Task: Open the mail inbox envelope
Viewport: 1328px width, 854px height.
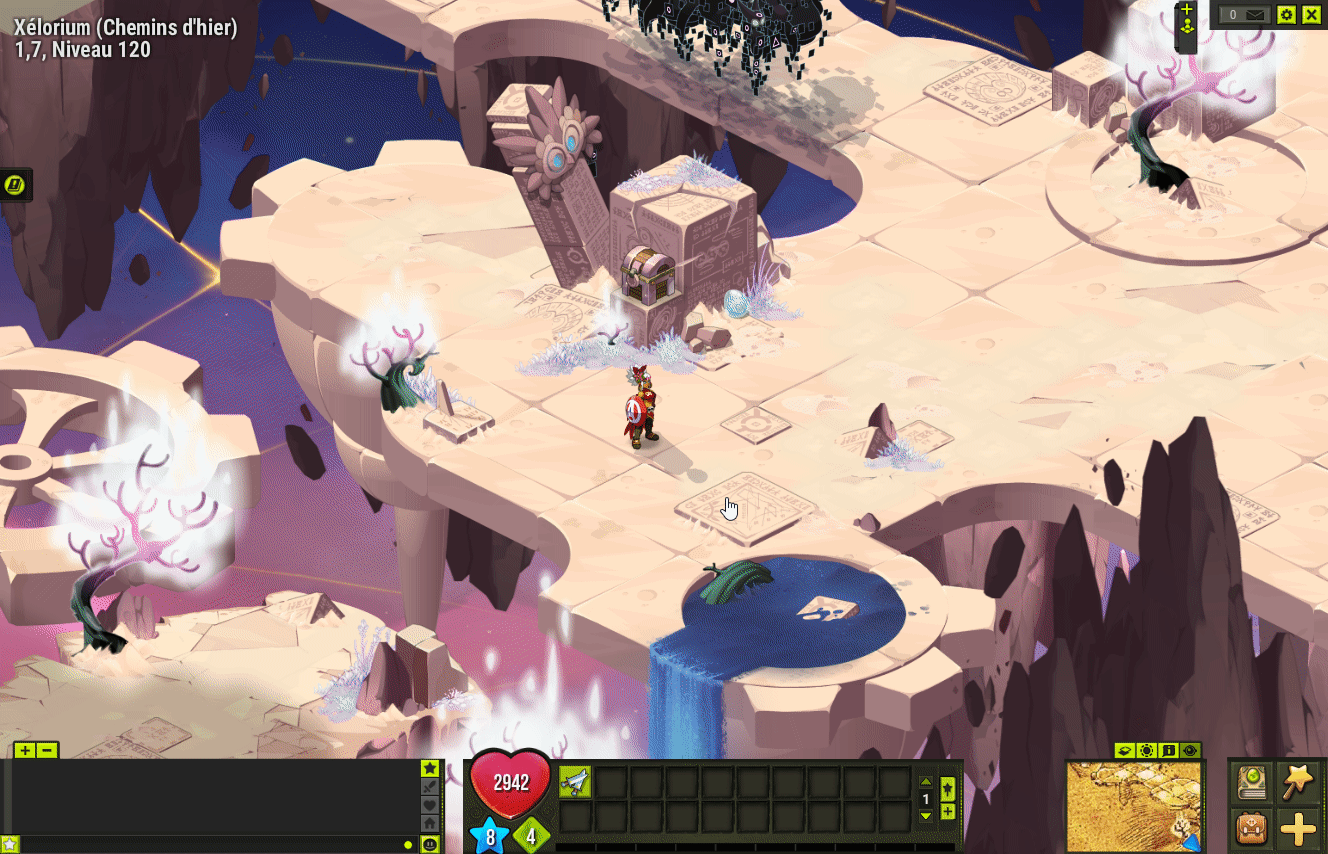Action: [1245, 15]
